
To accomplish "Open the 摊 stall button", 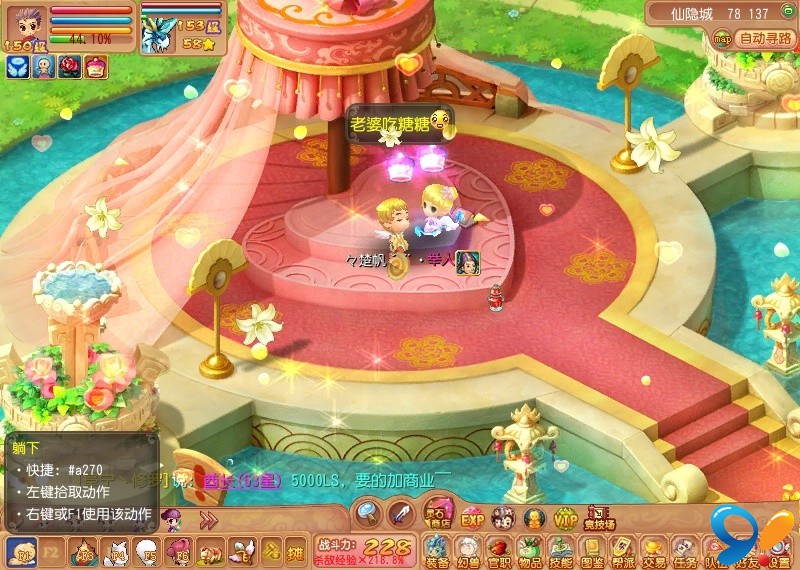I will tap(294, 551).
